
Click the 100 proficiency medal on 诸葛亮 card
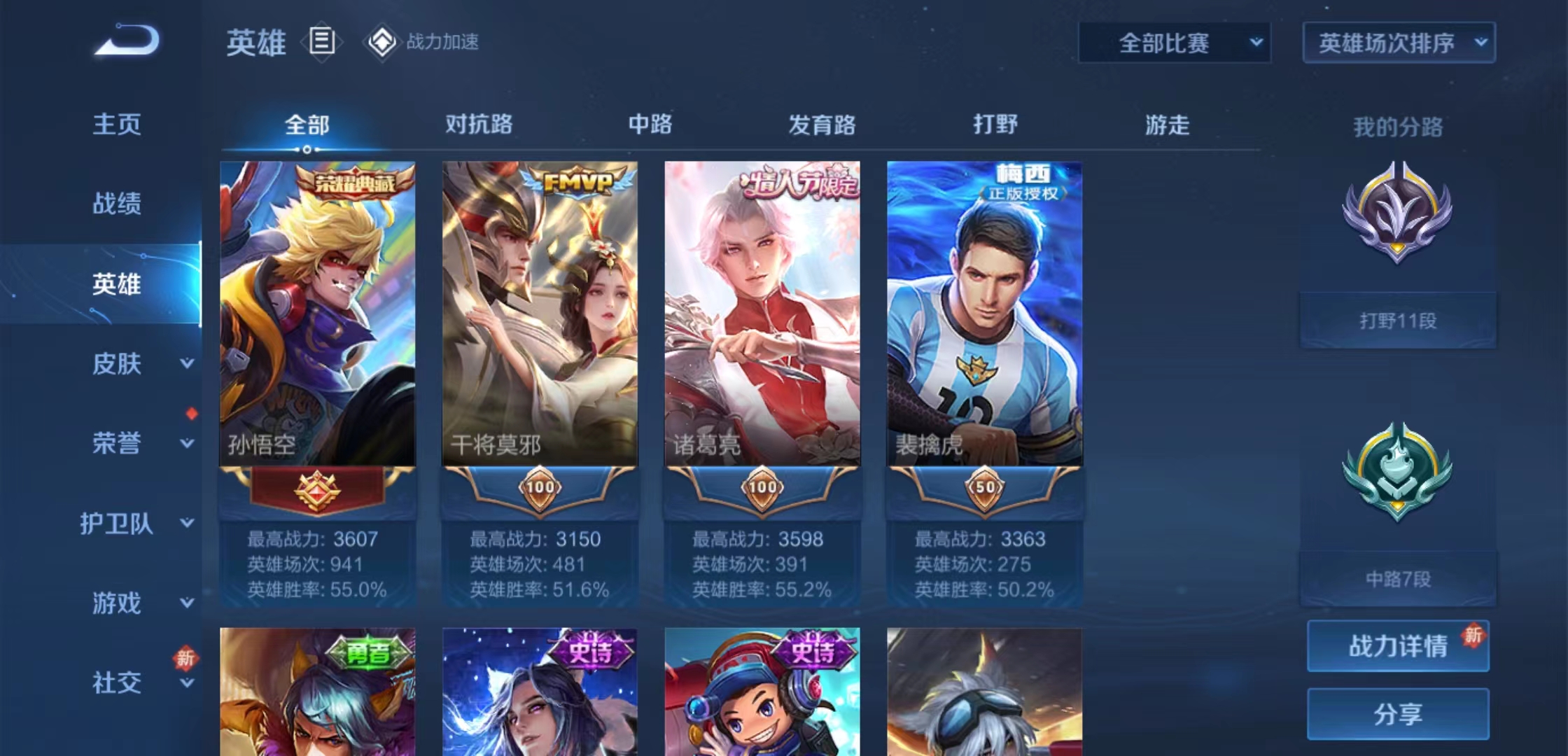[763, 489]
